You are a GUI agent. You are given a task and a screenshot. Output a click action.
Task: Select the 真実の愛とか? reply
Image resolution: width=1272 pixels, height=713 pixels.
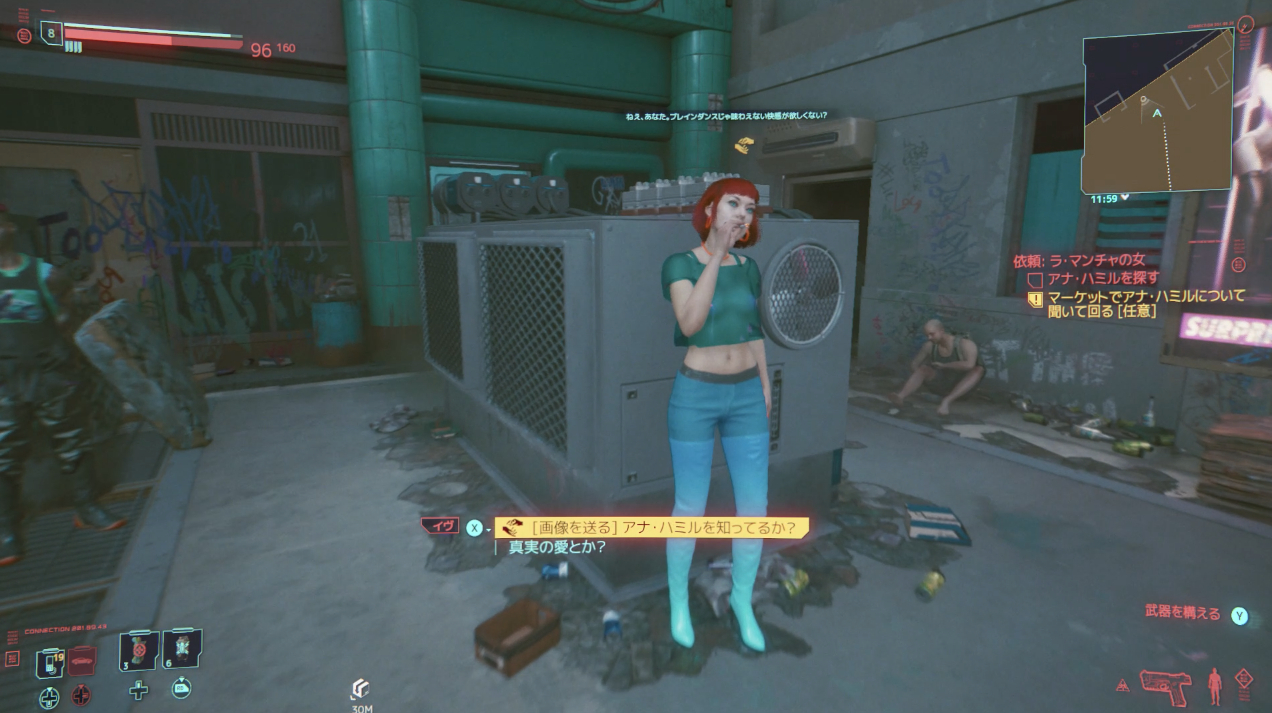click(558, 547)
